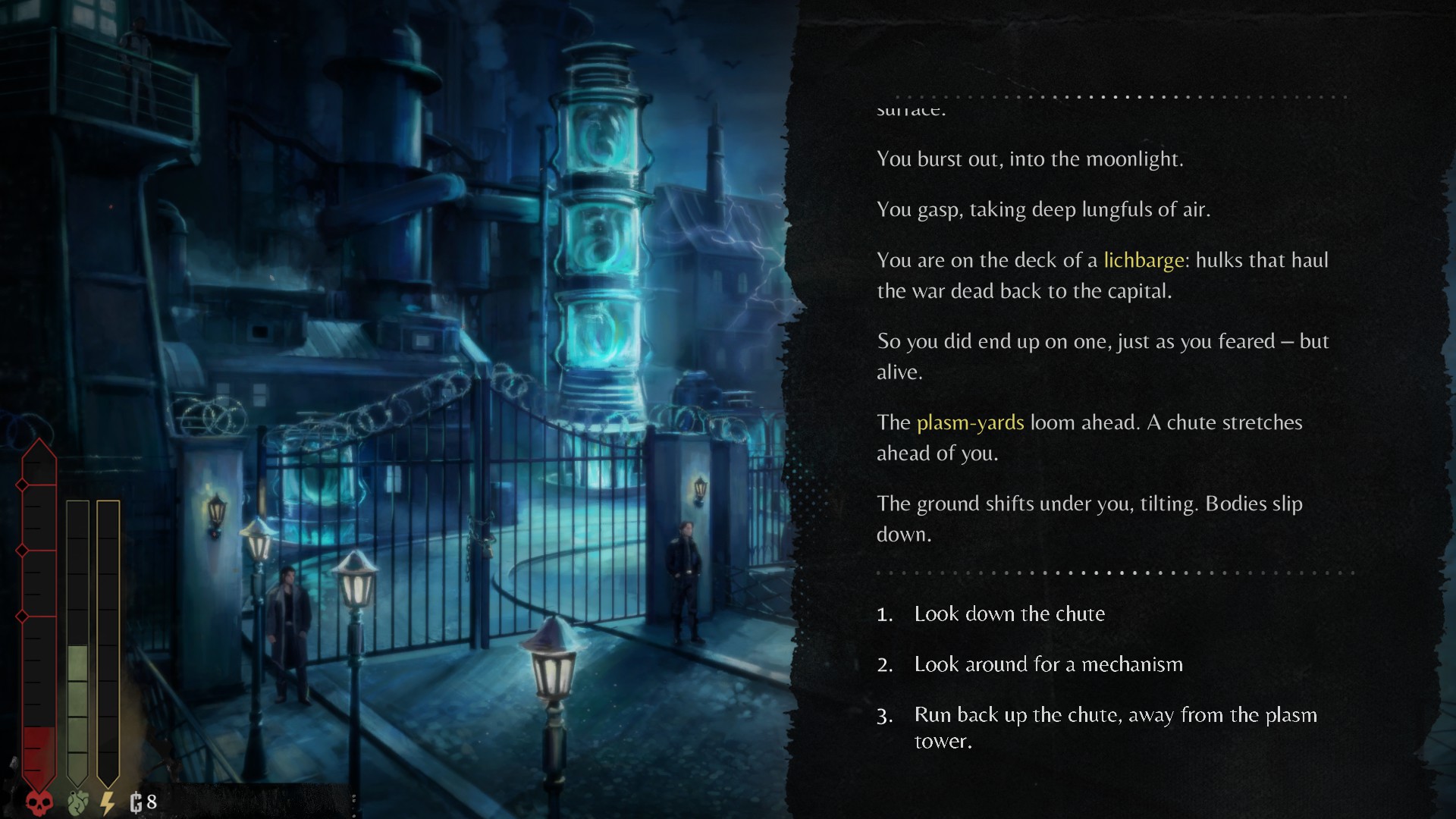
Task: Select "Look around for a mechanism" option
Action: 1047,664
